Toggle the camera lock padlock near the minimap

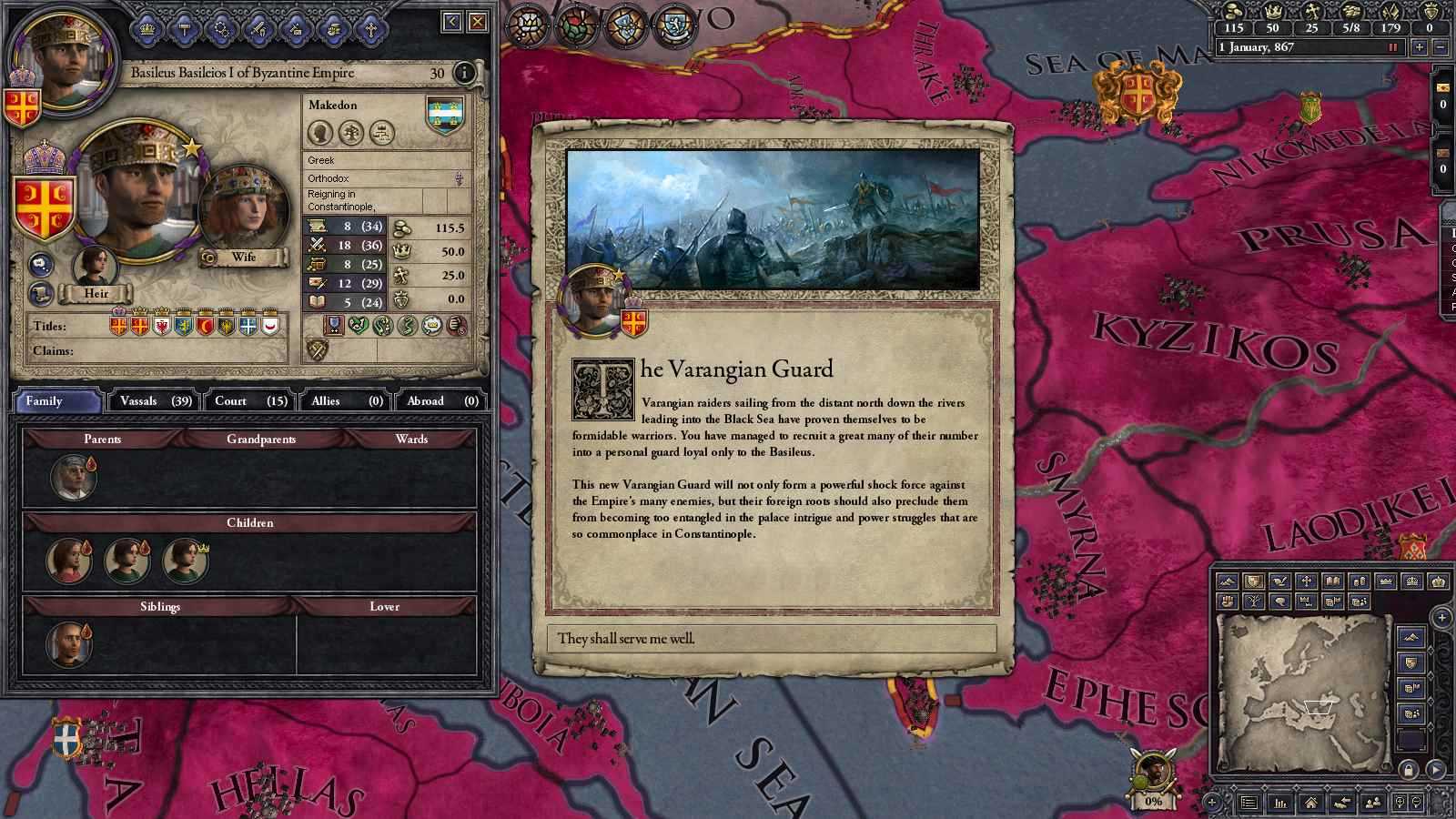(1408, 772)
